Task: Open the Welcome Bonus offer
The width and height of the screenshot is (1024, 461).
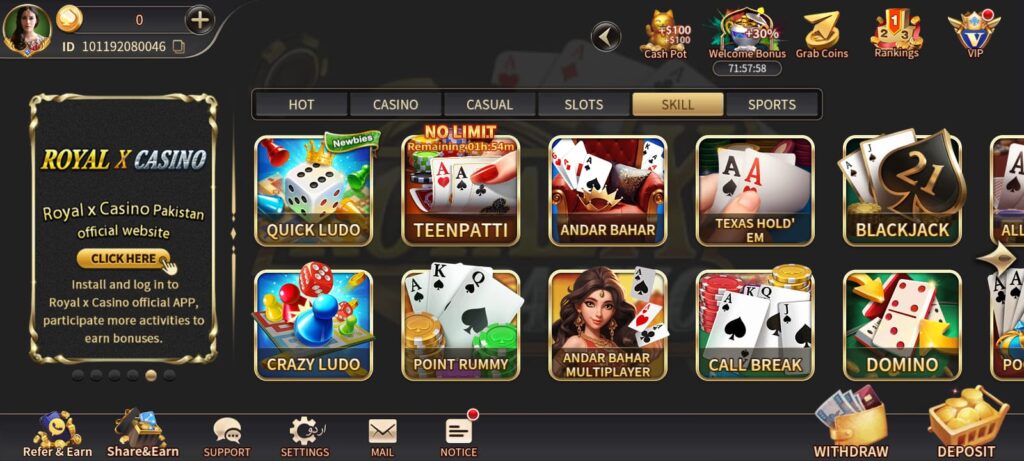Action: click(x=746, y=34)
